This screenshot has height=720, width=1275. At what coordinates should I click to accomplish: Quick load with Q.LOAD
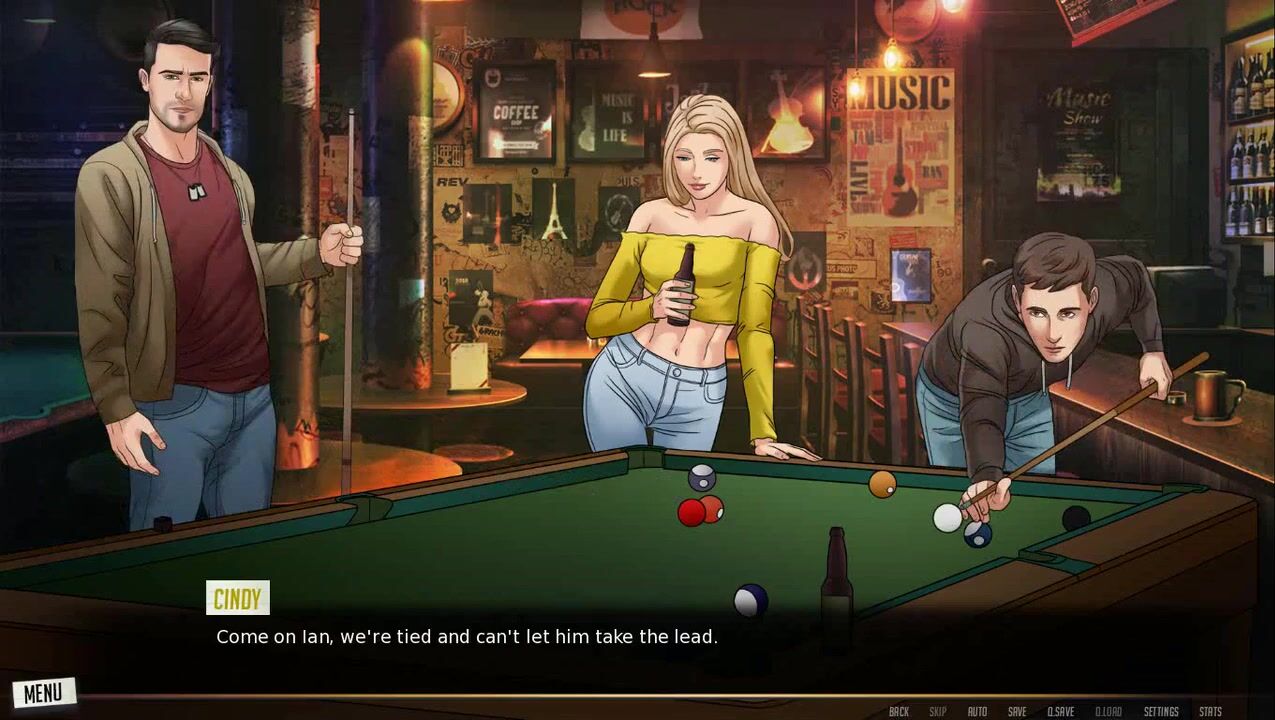point(1108,712)
